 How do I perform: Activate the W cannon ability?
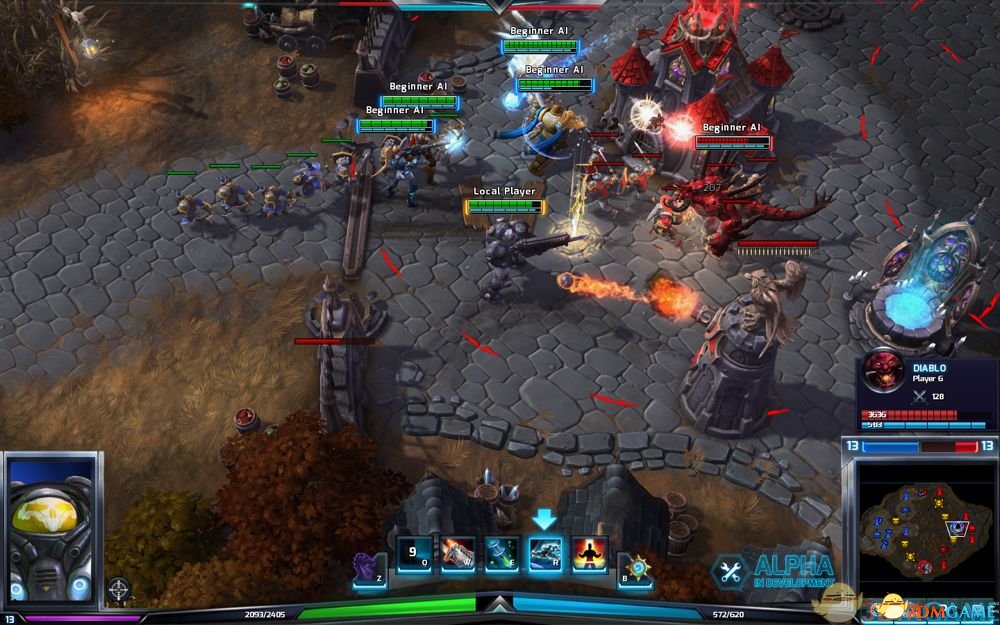tap(458, 554)
